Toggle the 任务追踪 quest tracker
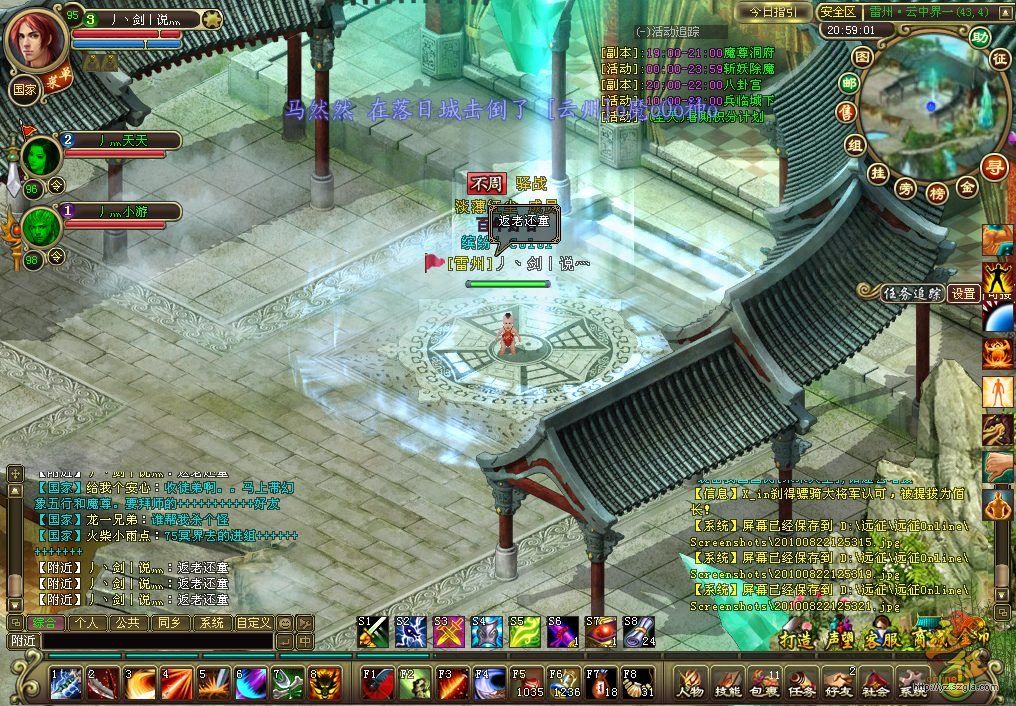This screenshot has height=706, width=1016. 911,293
